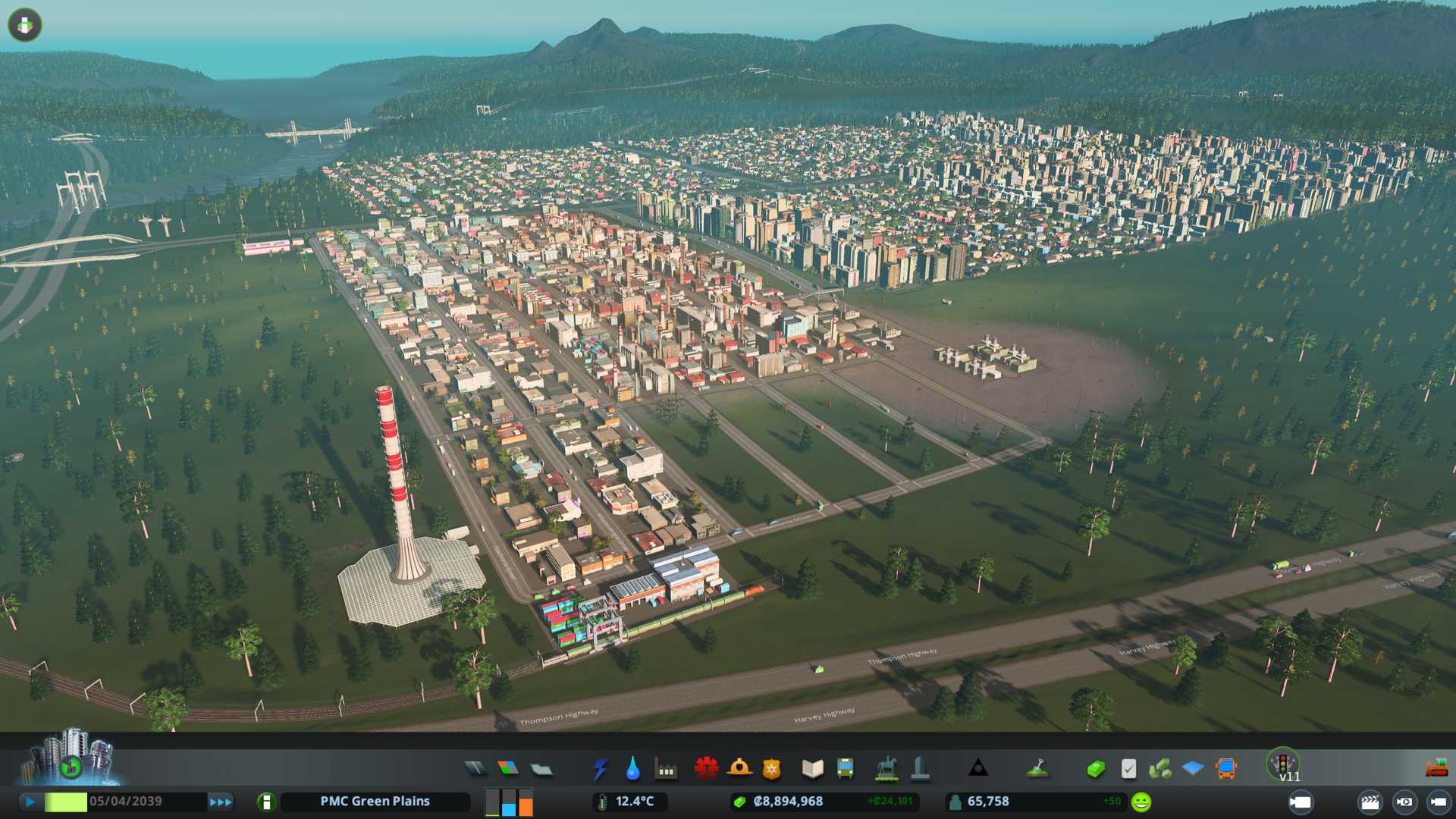Open the City Policies checkmark panel
1456x819 pixels.
tap(1128, 769)
